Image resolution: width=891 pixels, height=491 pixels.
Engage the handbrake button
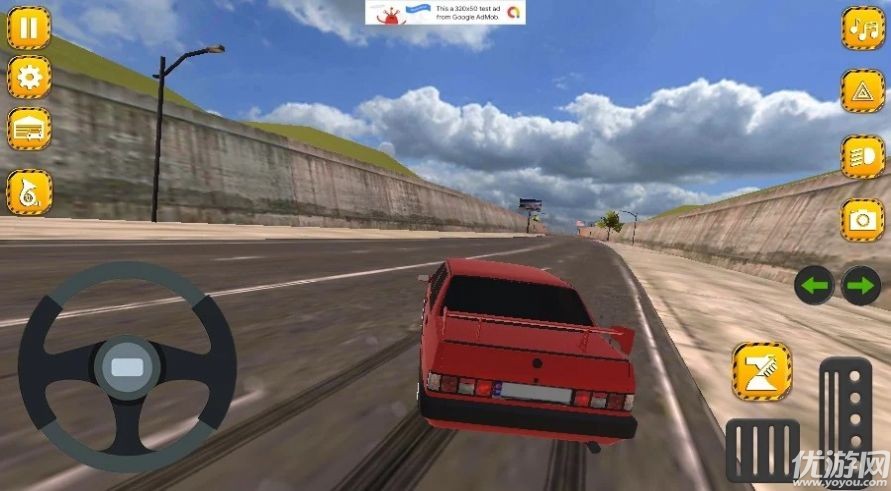coord(761,371)
